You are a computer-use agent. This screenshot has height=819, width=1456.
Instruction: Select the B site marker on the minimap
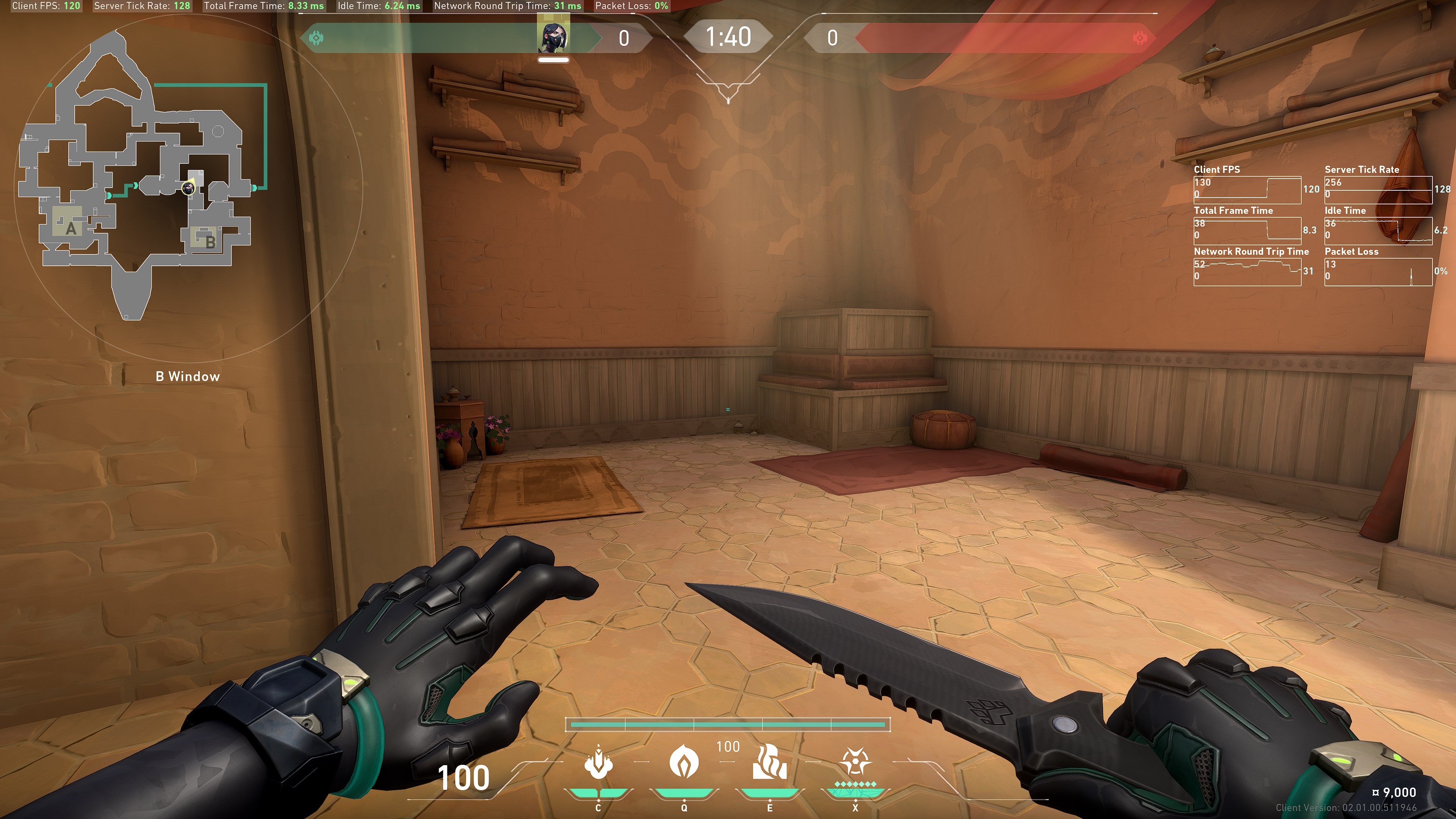(210, 242)
